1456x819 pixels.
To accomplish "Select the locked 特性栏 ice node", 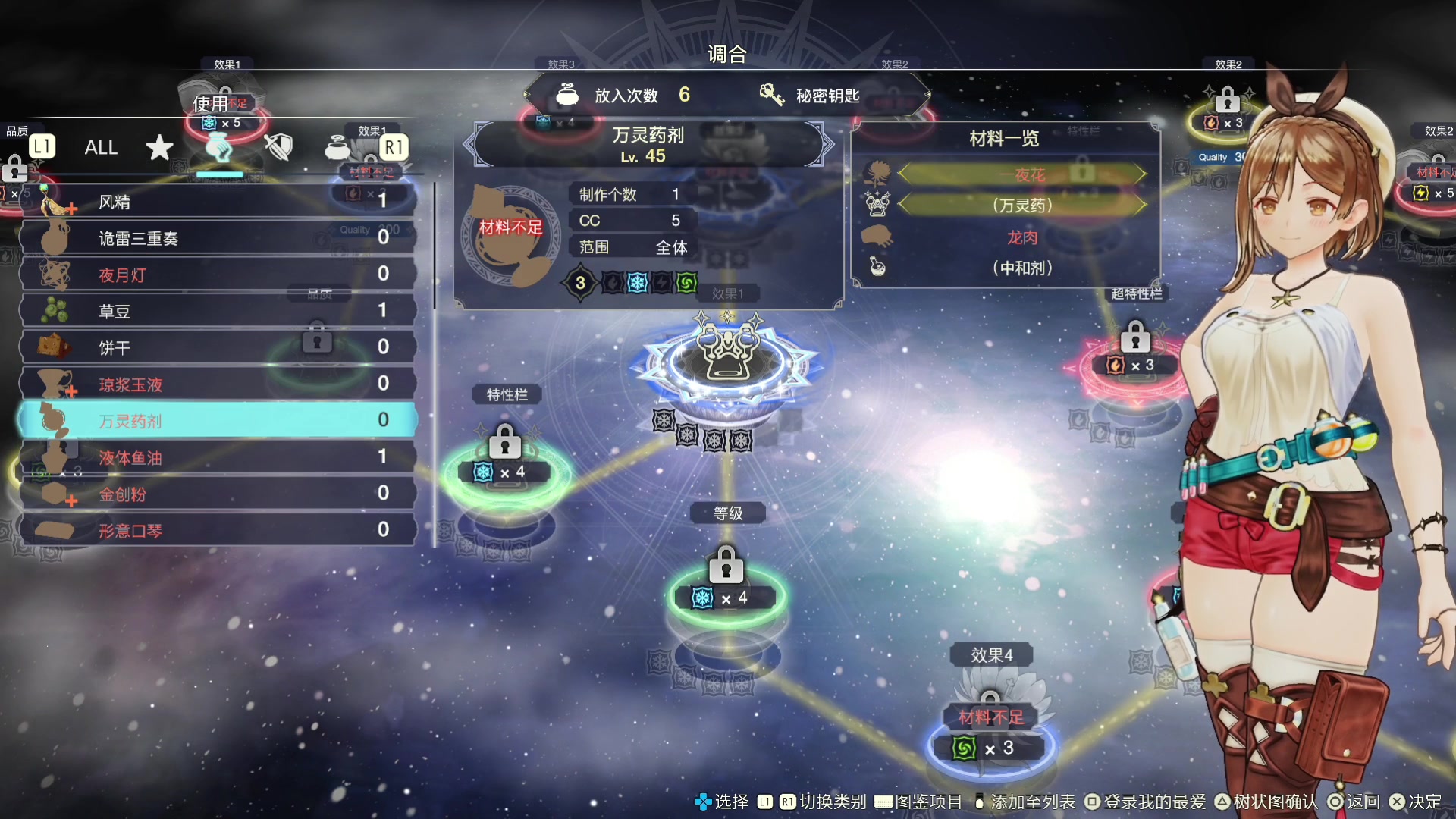I will click(x=505, y=472).
